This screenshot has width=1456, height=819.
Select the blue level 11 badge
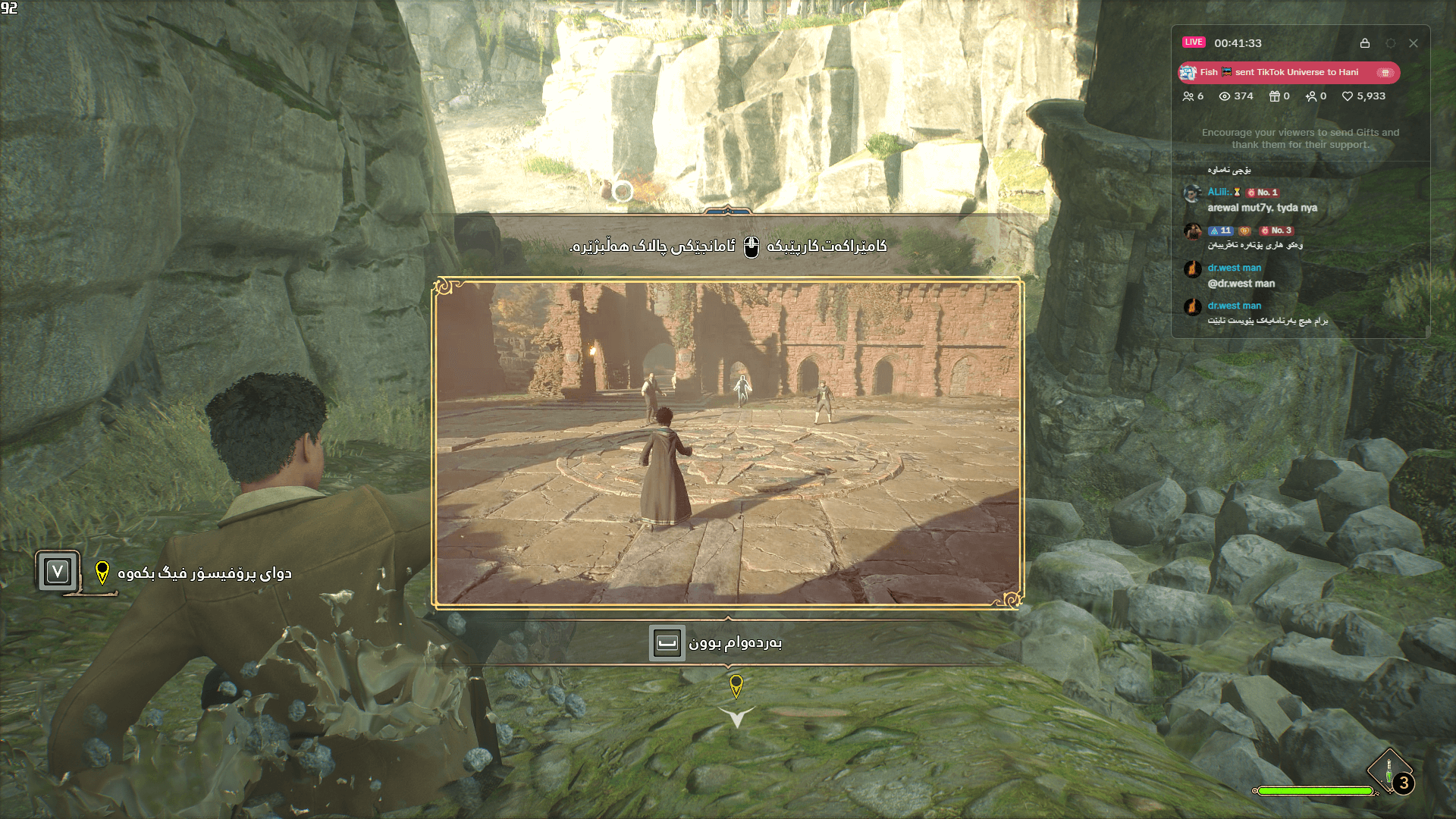pos(1221,231)
